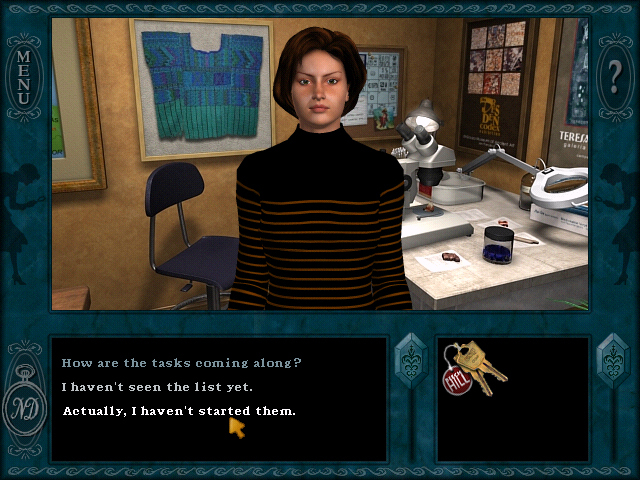Viewport: 640px width, 480px height.
Task: Choose "I haven't seen the list yet."
Action: (x=157, y=387)
